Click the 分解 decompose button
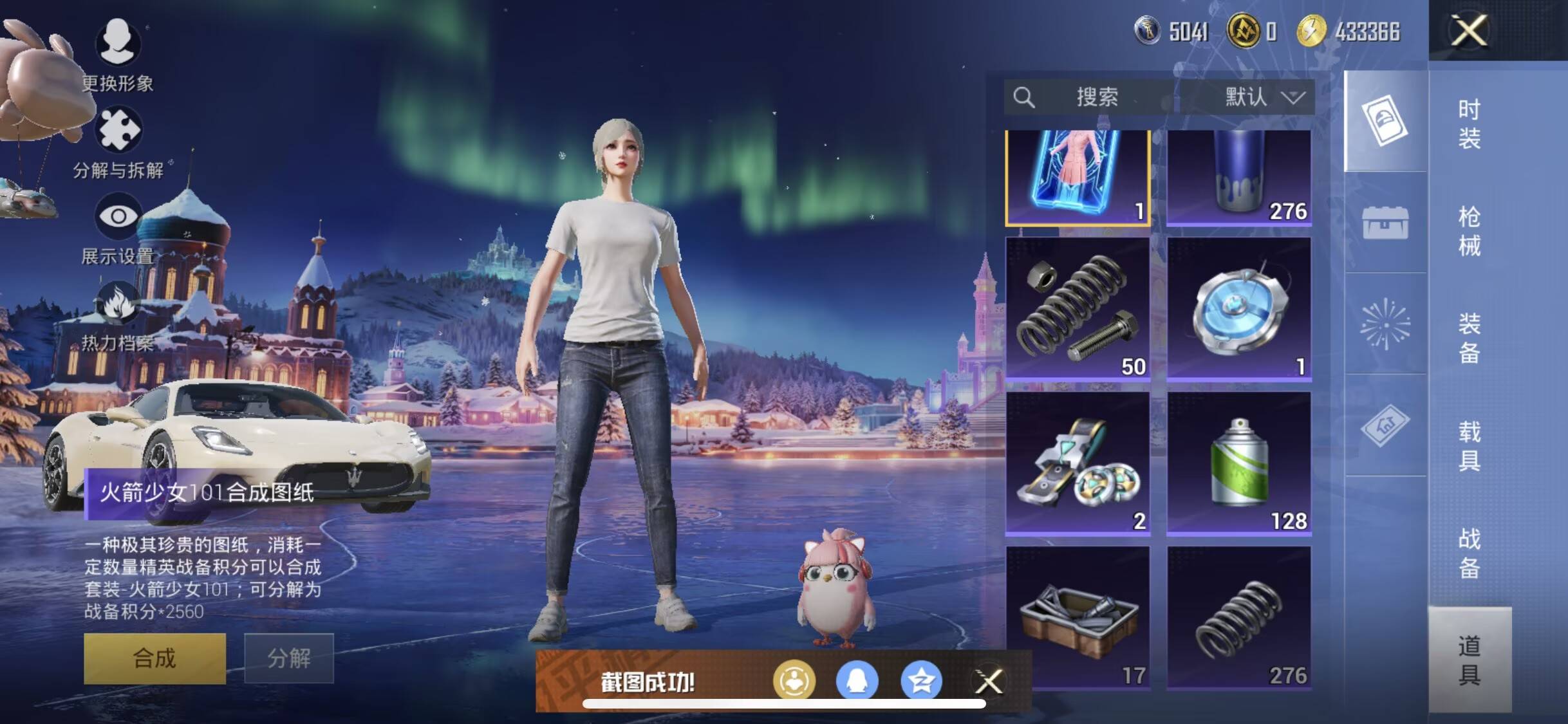The height and width of the screenshot is (724, 1568). pos(289,658)
